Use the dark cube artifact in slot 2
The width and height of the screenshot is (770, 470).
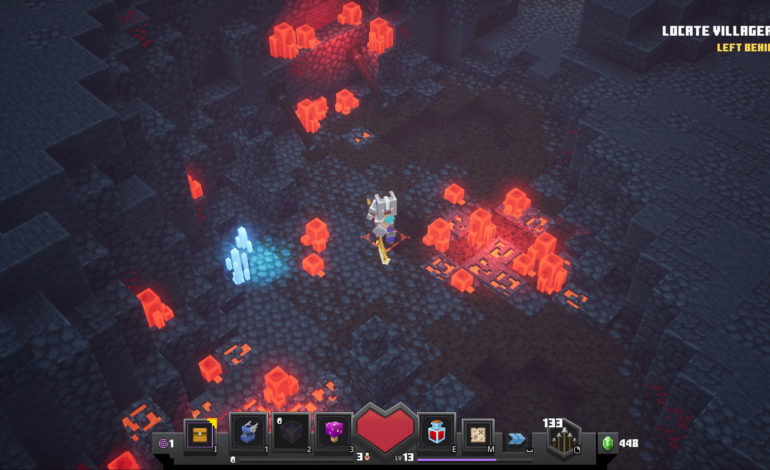click(x=291, y=431)
